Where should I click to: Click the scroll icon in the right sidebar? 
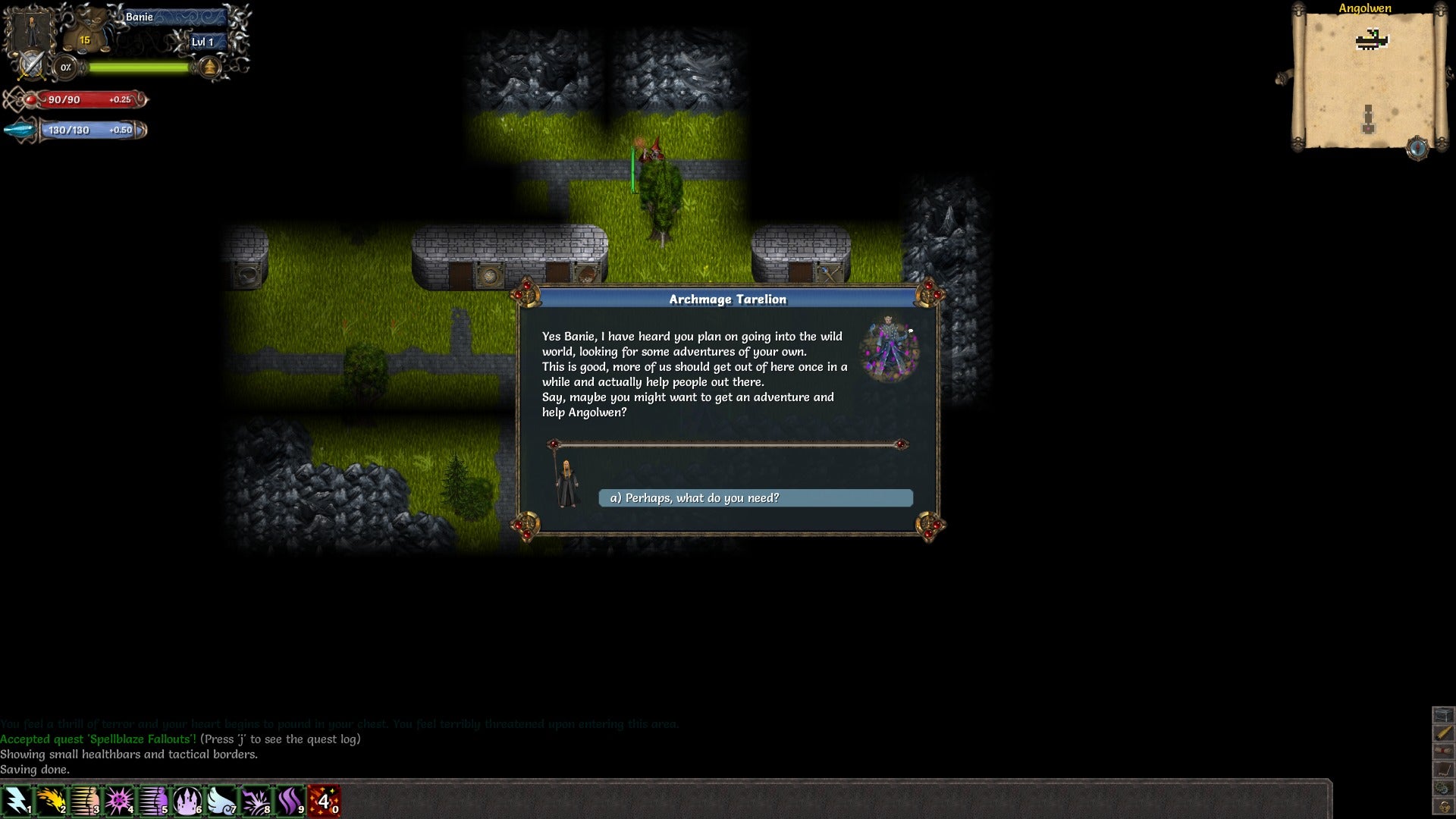[x=1445, y=751]
